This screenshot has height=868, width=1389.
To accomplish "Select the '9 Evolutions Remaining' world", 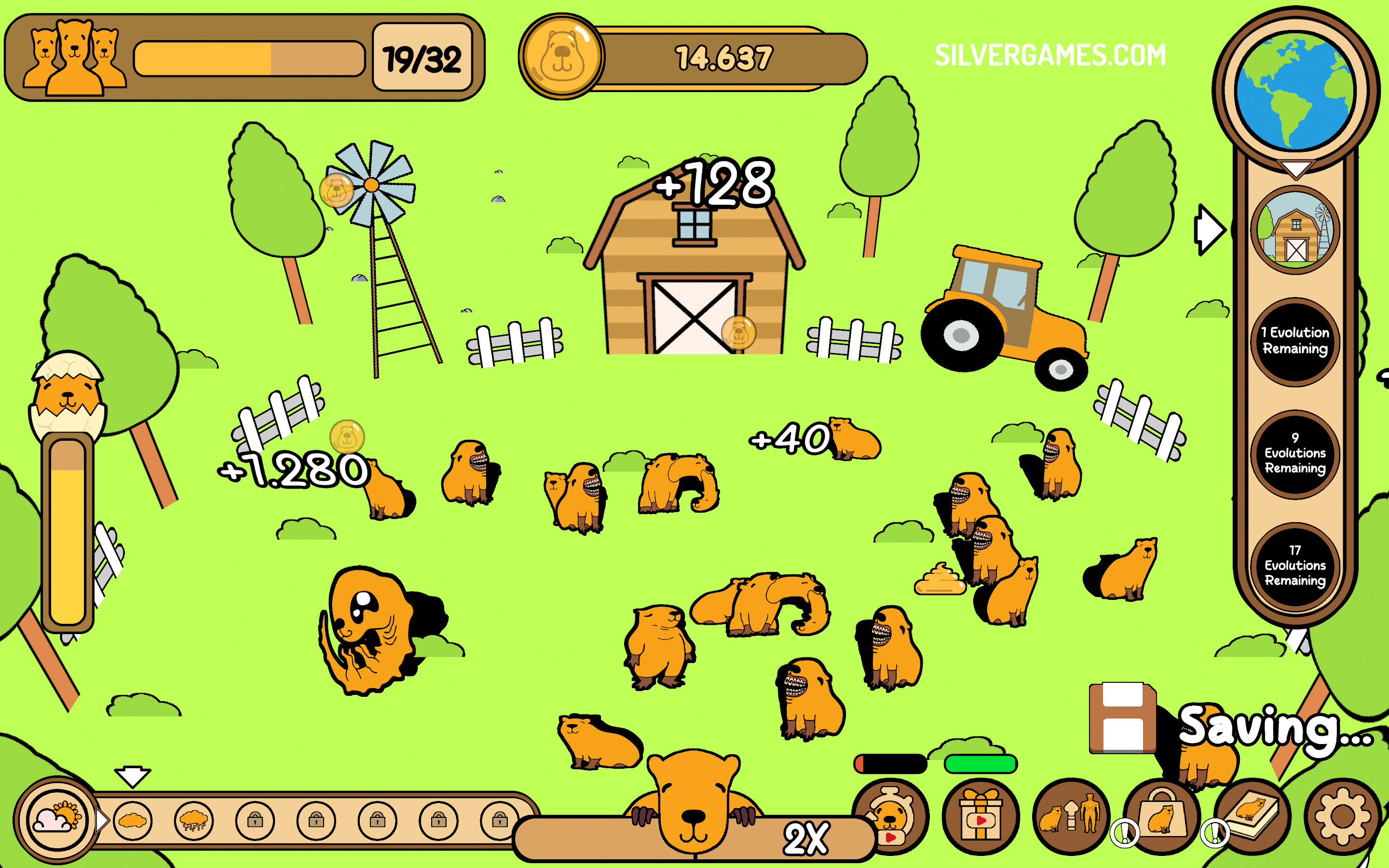I will [x=1295, y=453].
